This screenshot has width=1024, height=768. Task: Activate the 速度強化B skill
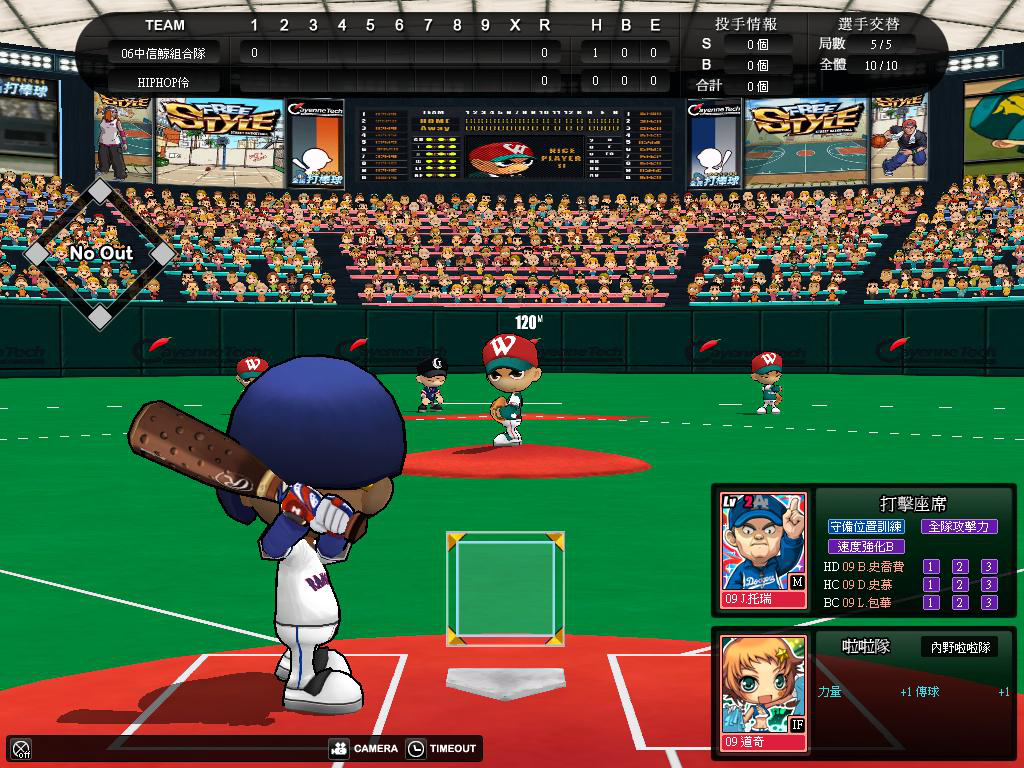866,546
